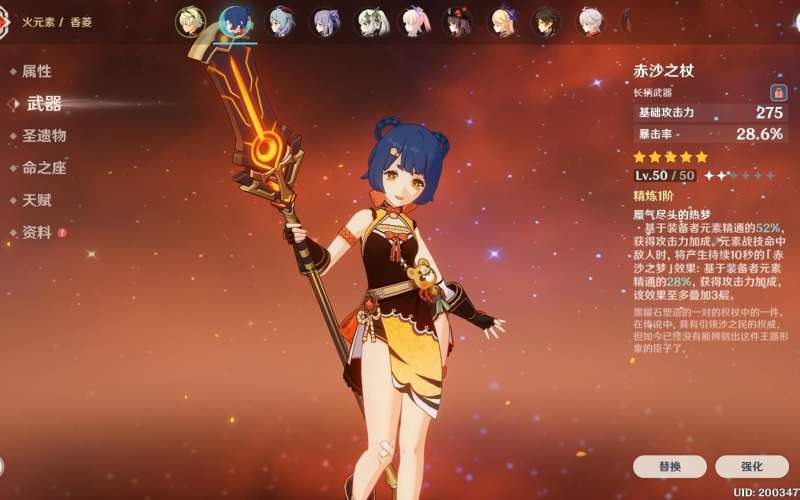Image resolution: width=800 pixels, height=500 pixels.
Task: Show the 天赋 talents page
Action: pyautogui.click(x=37, y=200)
